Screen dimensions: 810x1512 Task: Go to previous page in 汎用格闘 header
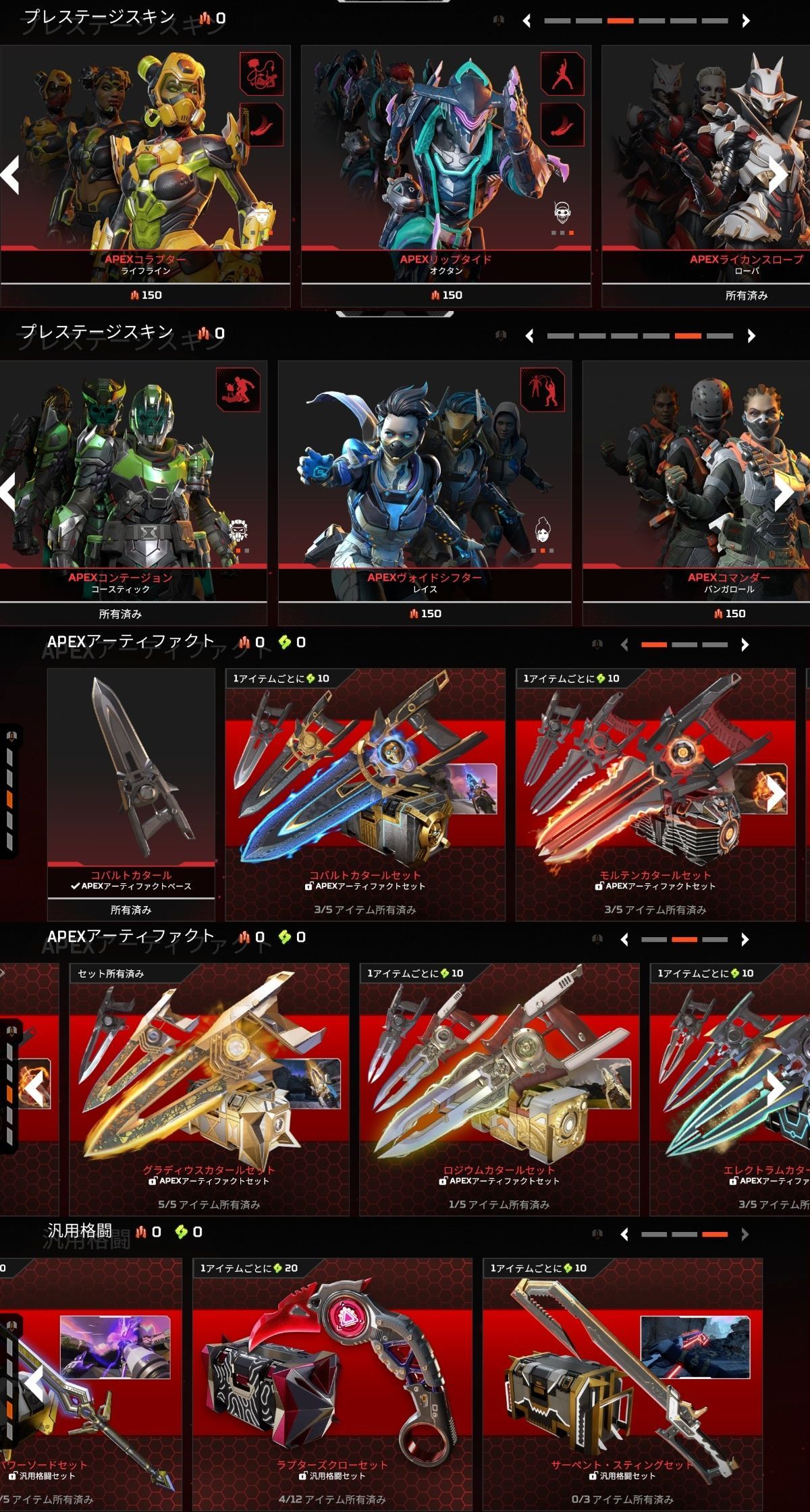click(x=624, y=1235)
